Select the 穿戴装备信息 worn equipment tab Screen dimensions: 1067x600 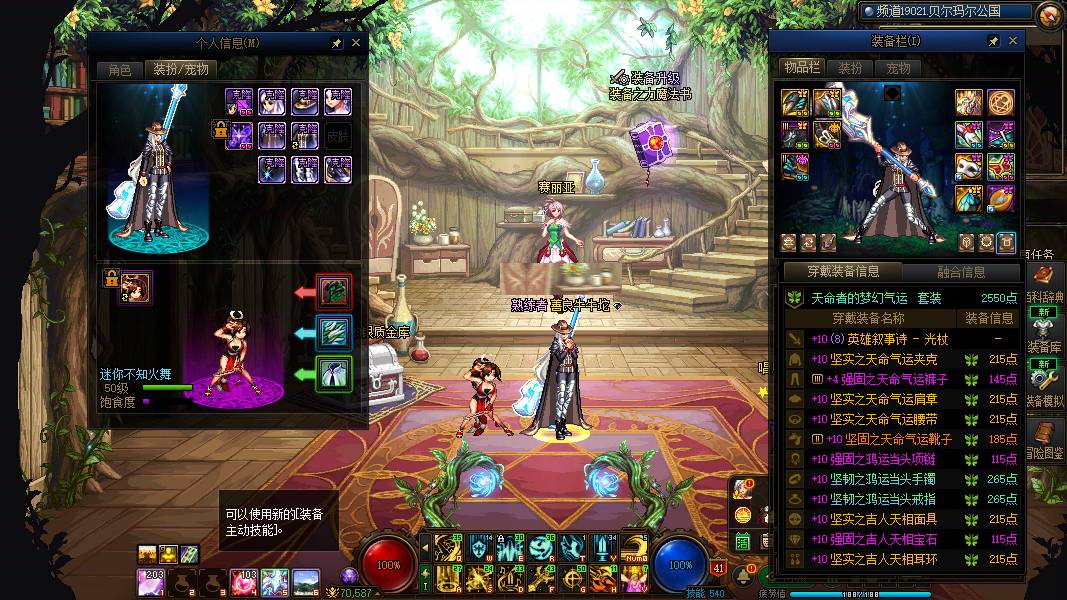point(841,272)
